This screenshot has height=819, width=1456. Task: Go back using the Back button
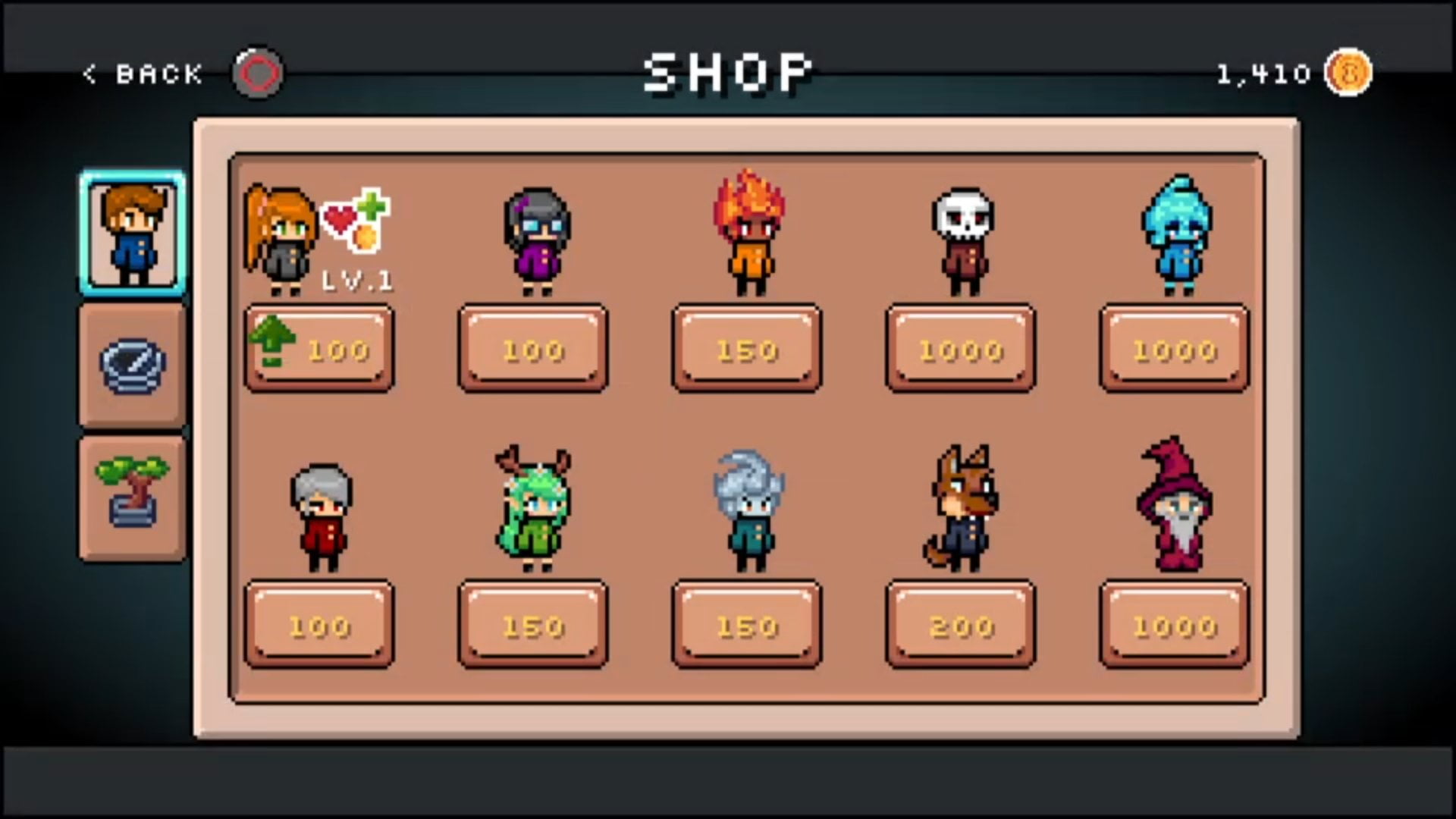tap(144, 74)
